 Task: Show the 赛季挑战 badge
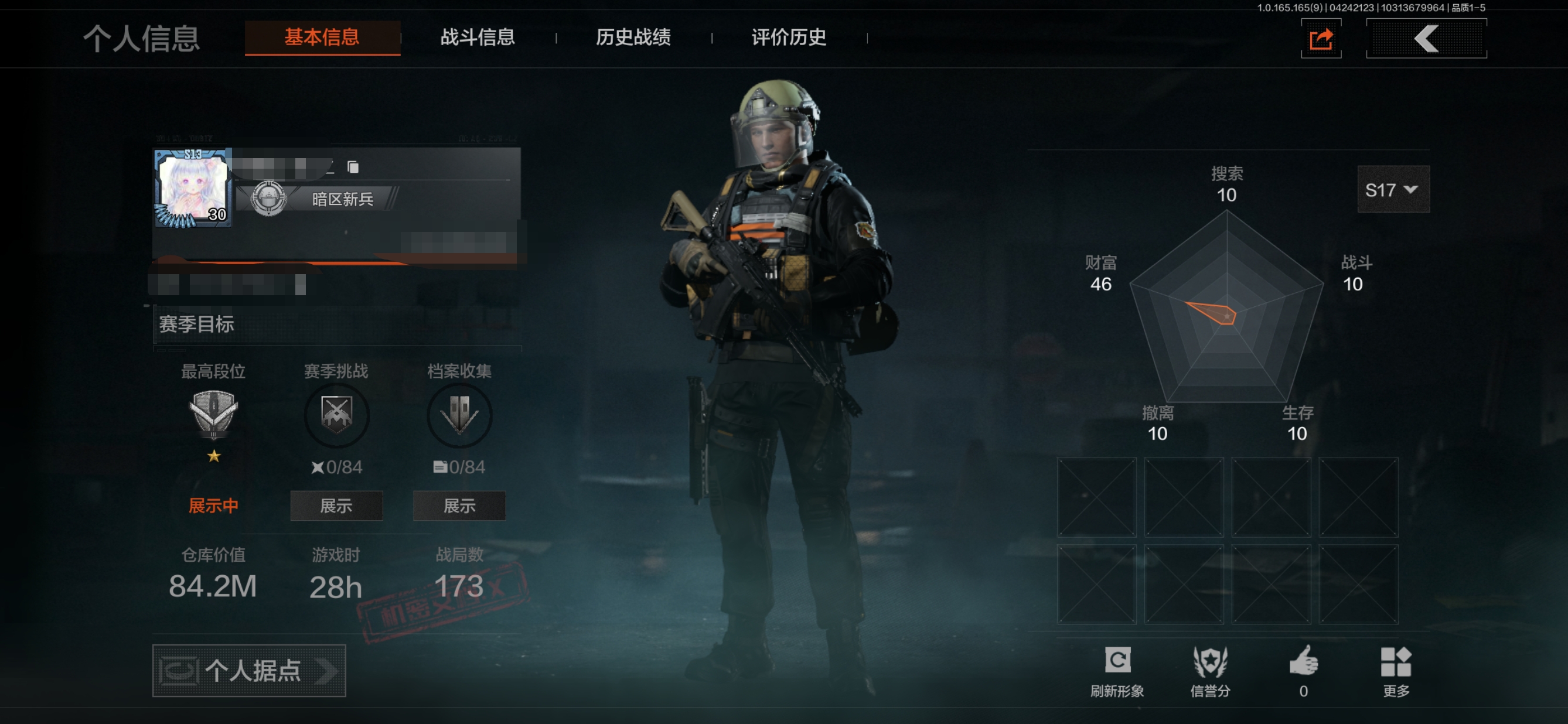point(336,506)
